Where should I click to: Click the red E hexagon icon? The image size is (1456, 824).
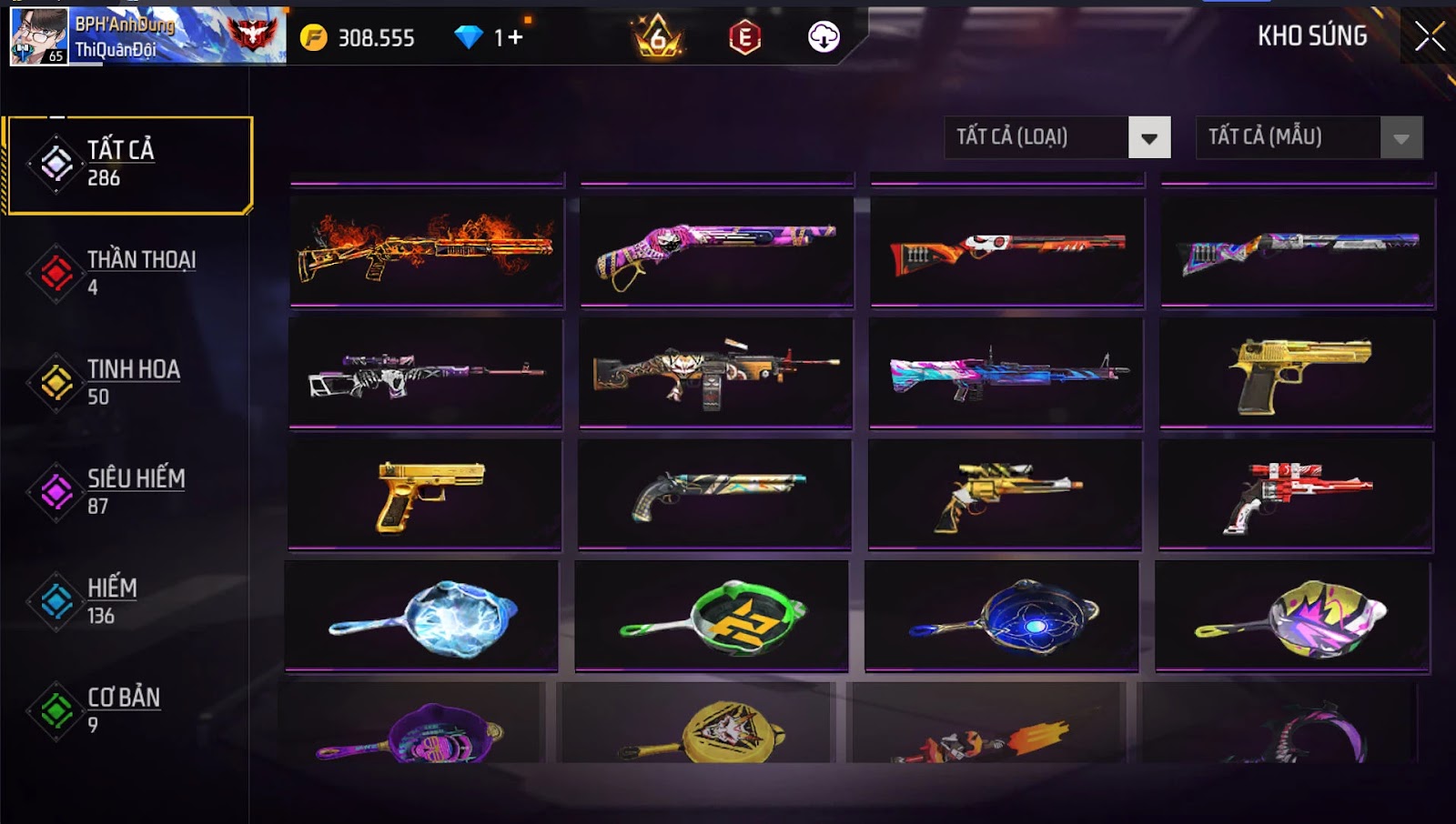click(x=744, y=37)
